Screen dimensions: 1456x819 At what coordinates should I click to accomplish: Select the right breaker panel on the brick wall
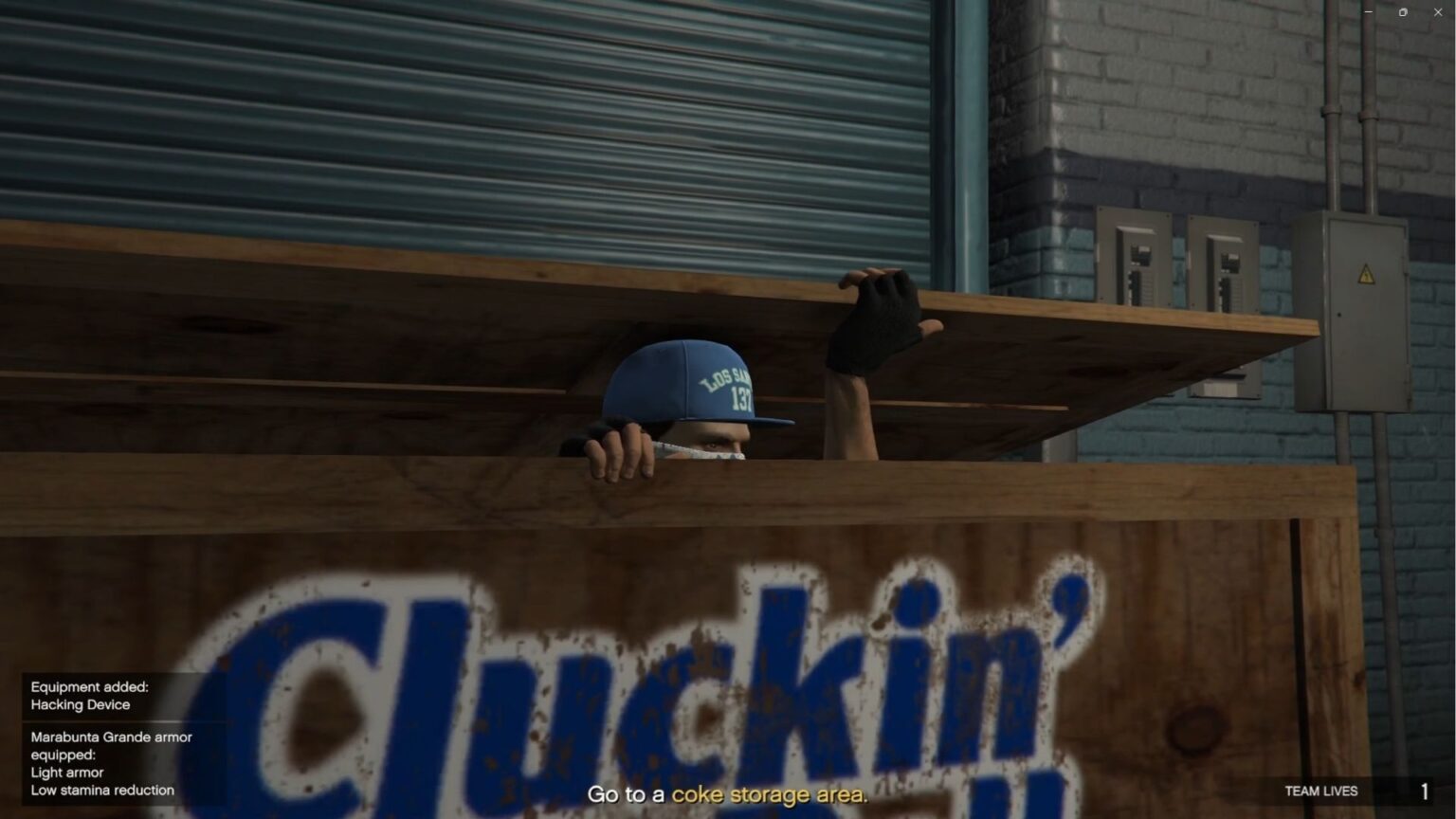click(1223, 265)
